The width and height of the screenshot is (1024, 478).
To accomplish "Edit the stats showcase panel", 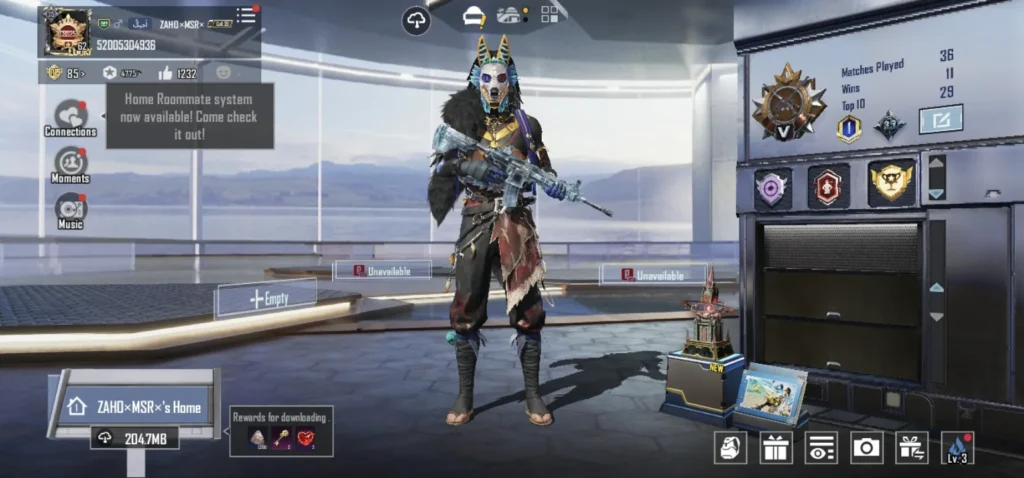I will point(940,120).
